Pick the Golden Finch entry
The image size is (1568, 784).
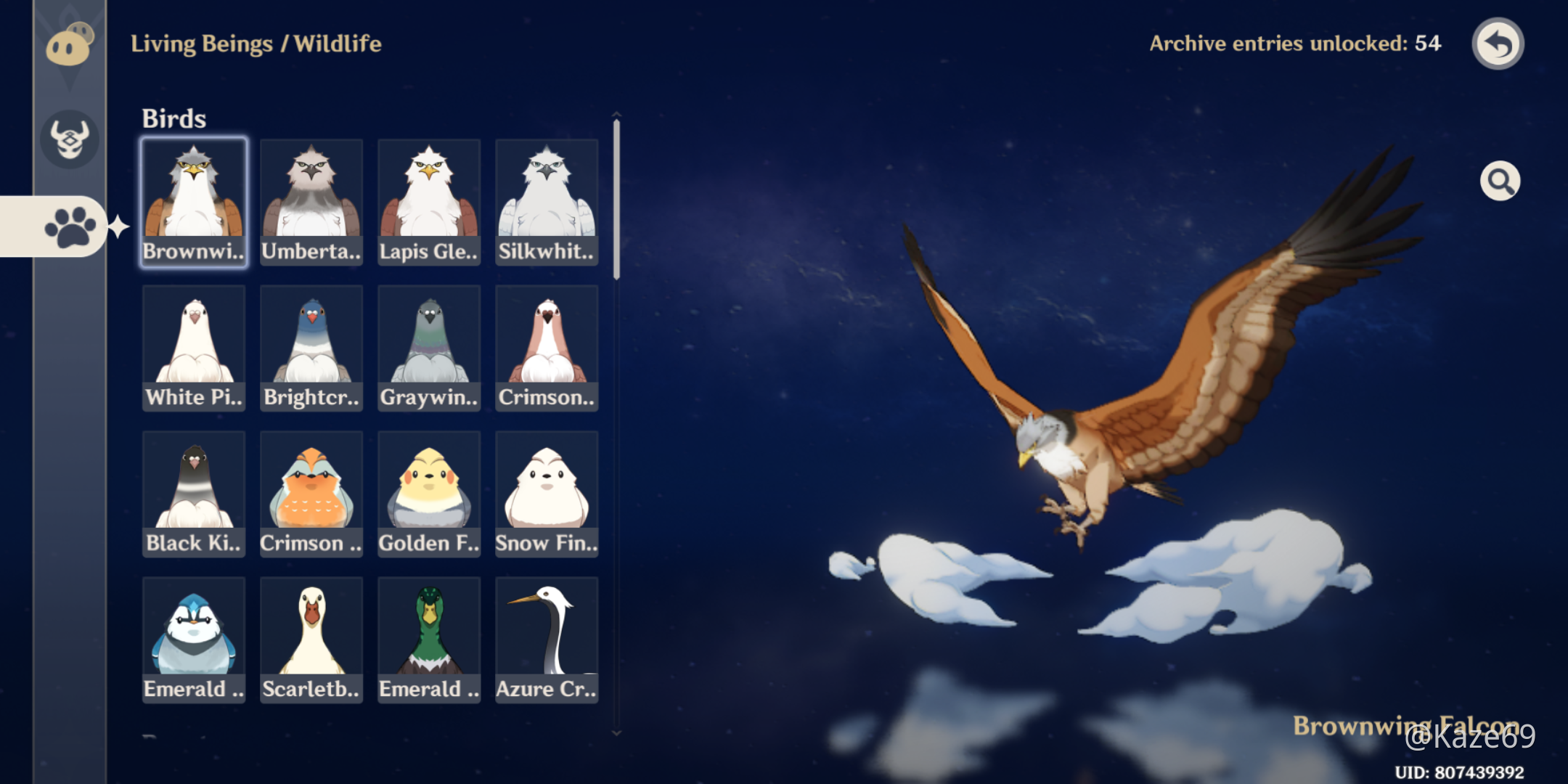click(429, 494)
